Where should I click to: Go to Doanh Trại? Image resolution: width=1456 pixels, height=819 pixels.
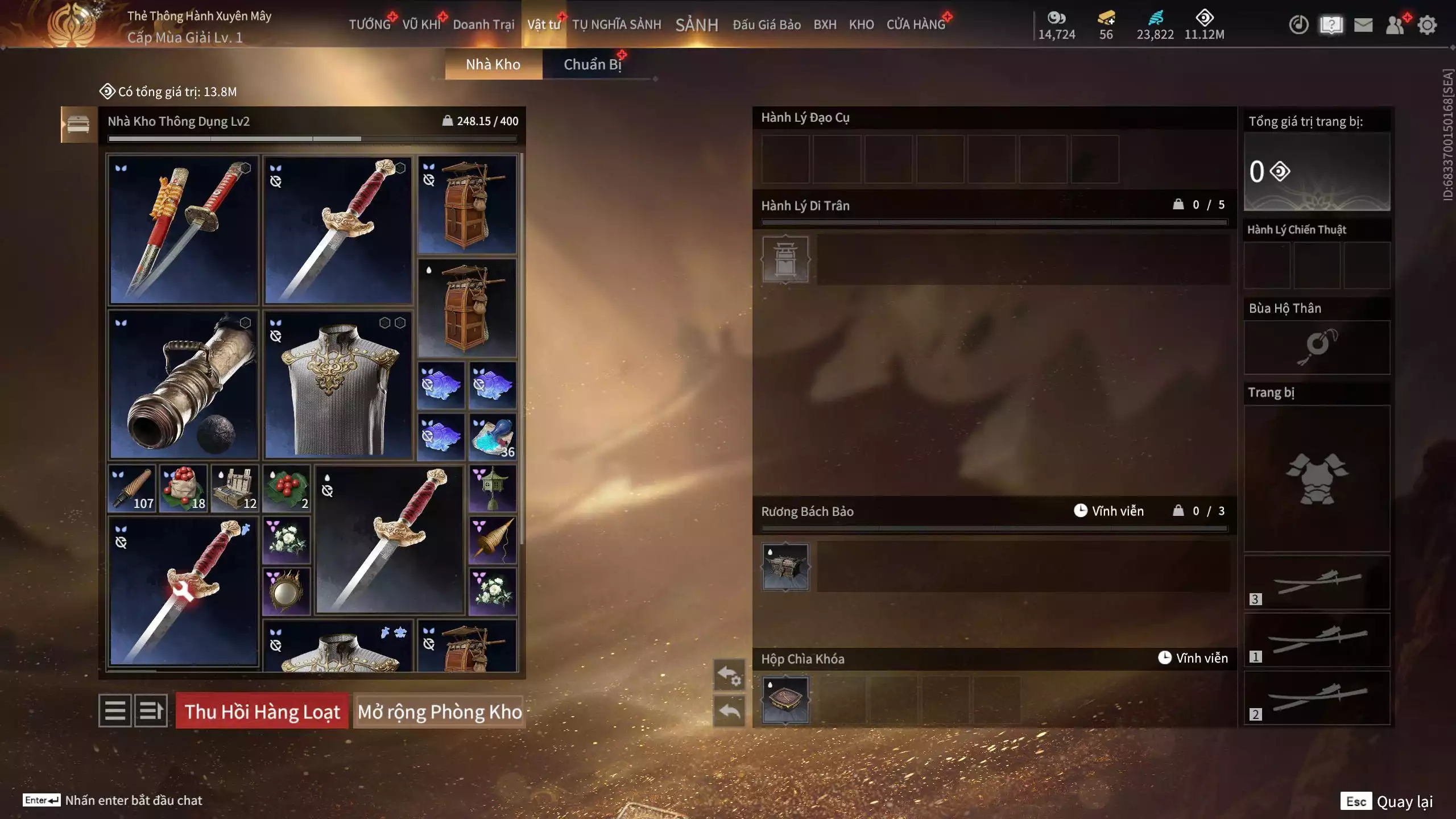(483, 24)
